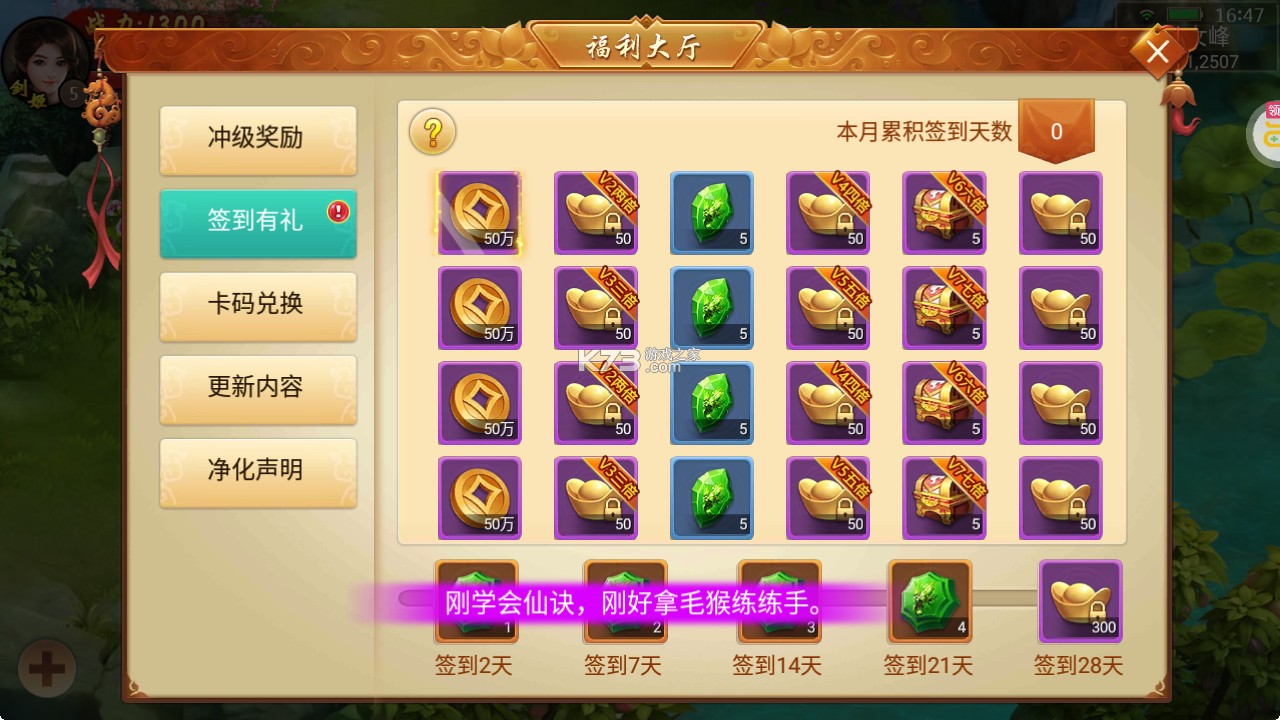1280x720 pixels.
Task: Tap the 本月累积签到天数 counter badge
Action: point(1057,130)
